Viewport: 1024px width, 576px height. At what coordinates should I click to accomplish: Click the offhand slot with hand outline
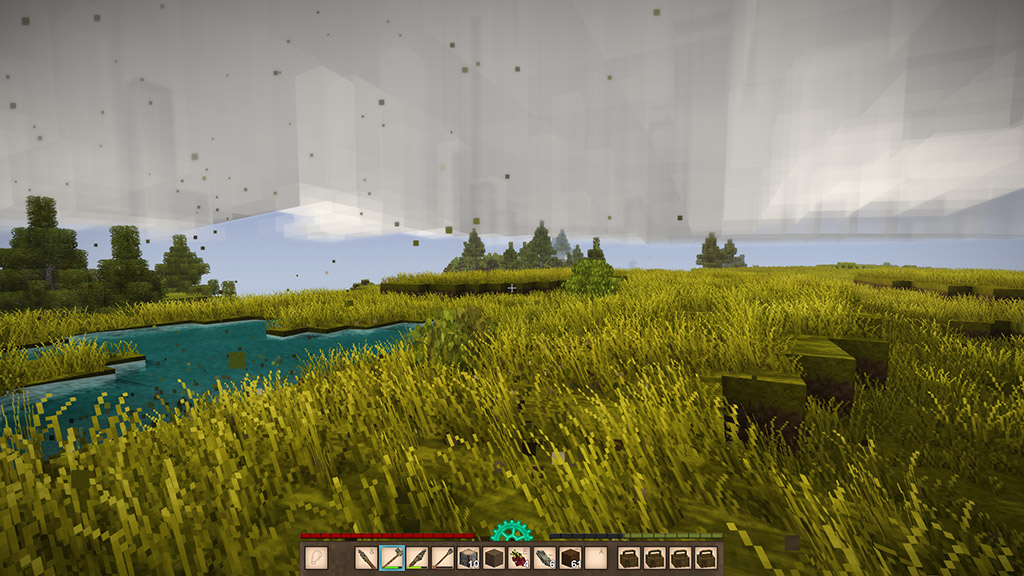coord(317,558)
